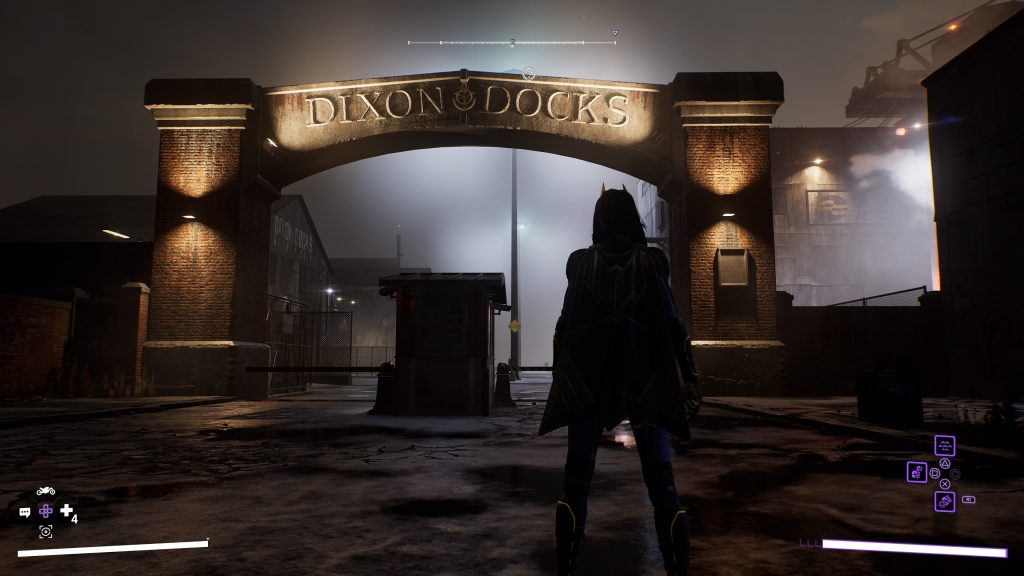Screen dimensions: 1024x576
Task: Use the health pack plus icon
Action: (67, 511)
